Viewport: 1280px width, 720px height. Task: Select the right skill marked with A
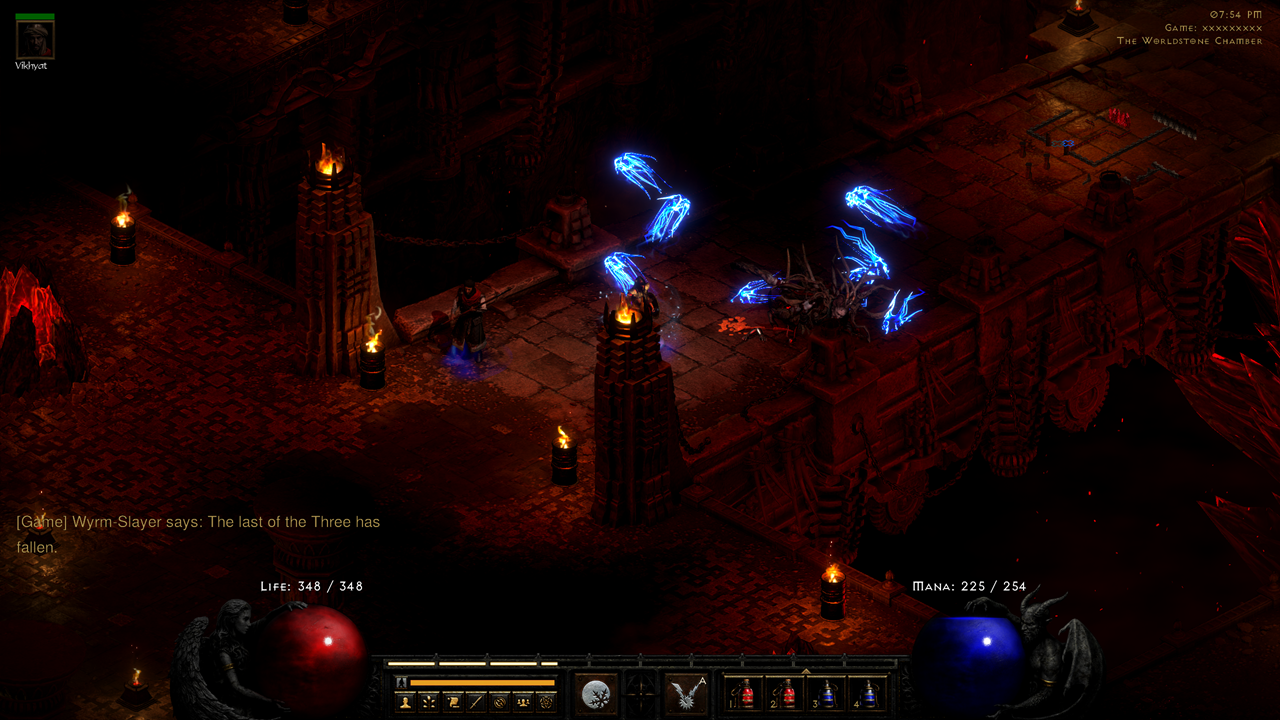coord(686,693)
